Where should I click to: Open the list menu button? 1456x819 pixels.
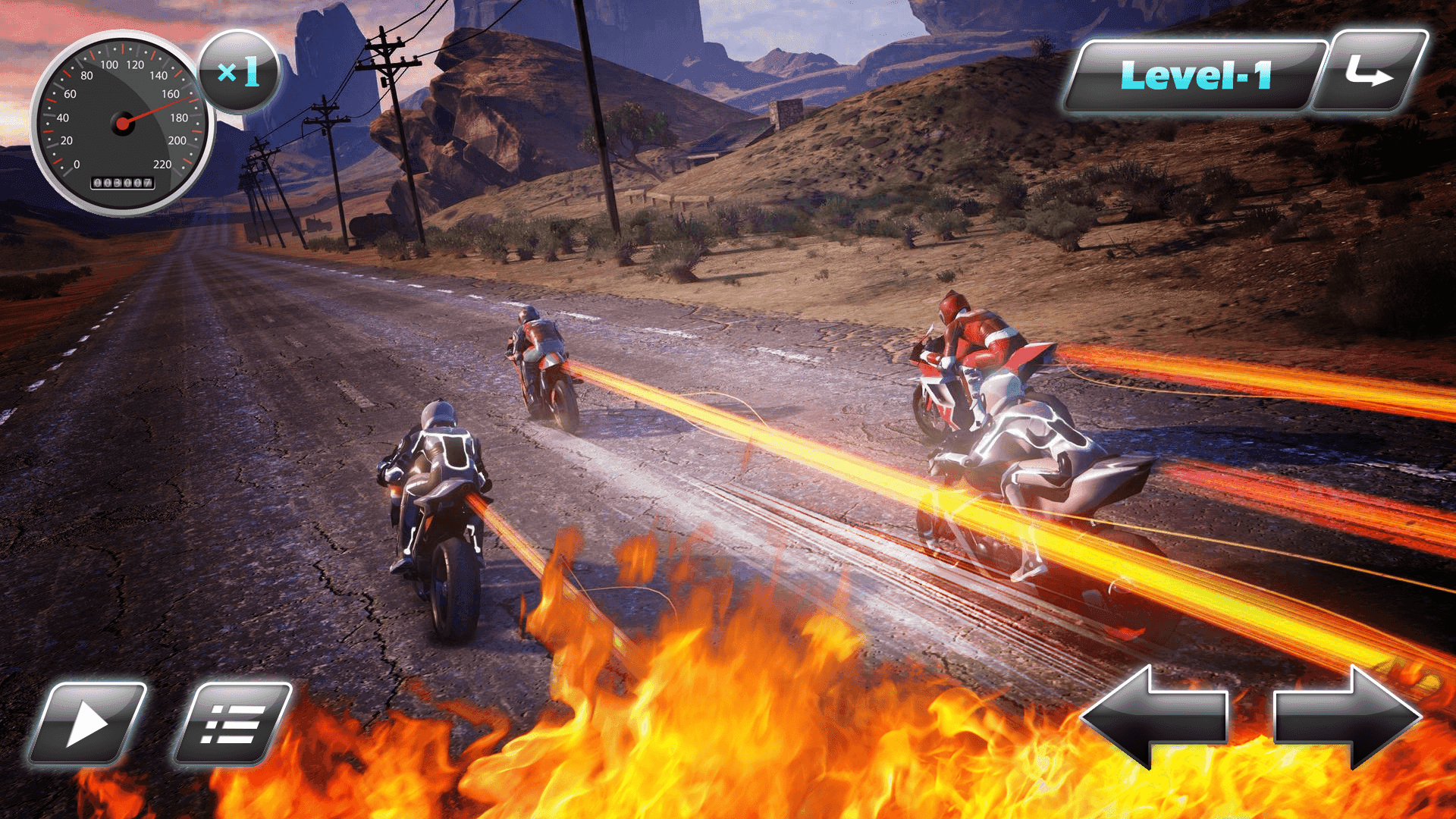pos(233,724)
